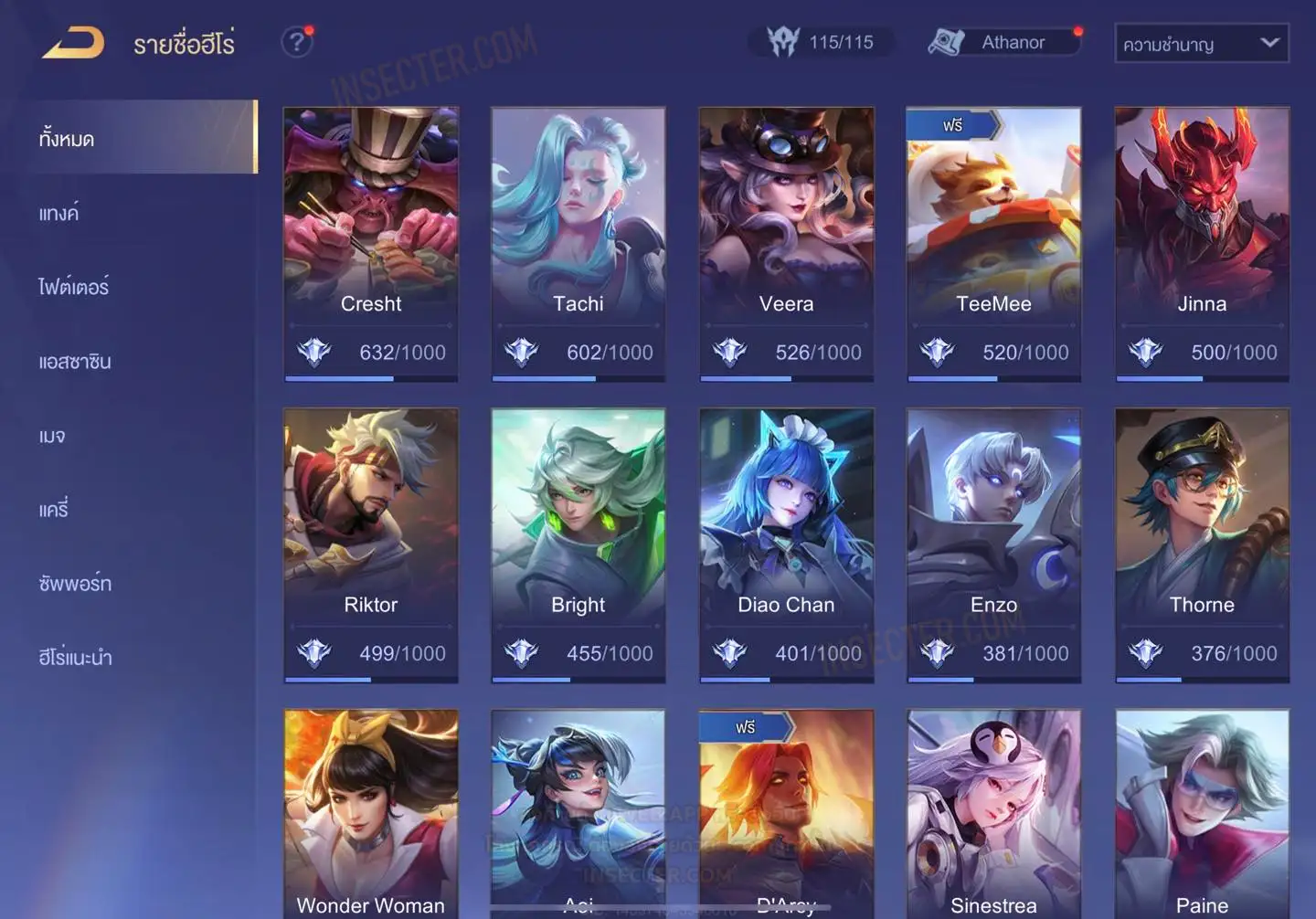1316x919 pixels.
Task: Open the Diao Chan hero card
Action: 786,544
